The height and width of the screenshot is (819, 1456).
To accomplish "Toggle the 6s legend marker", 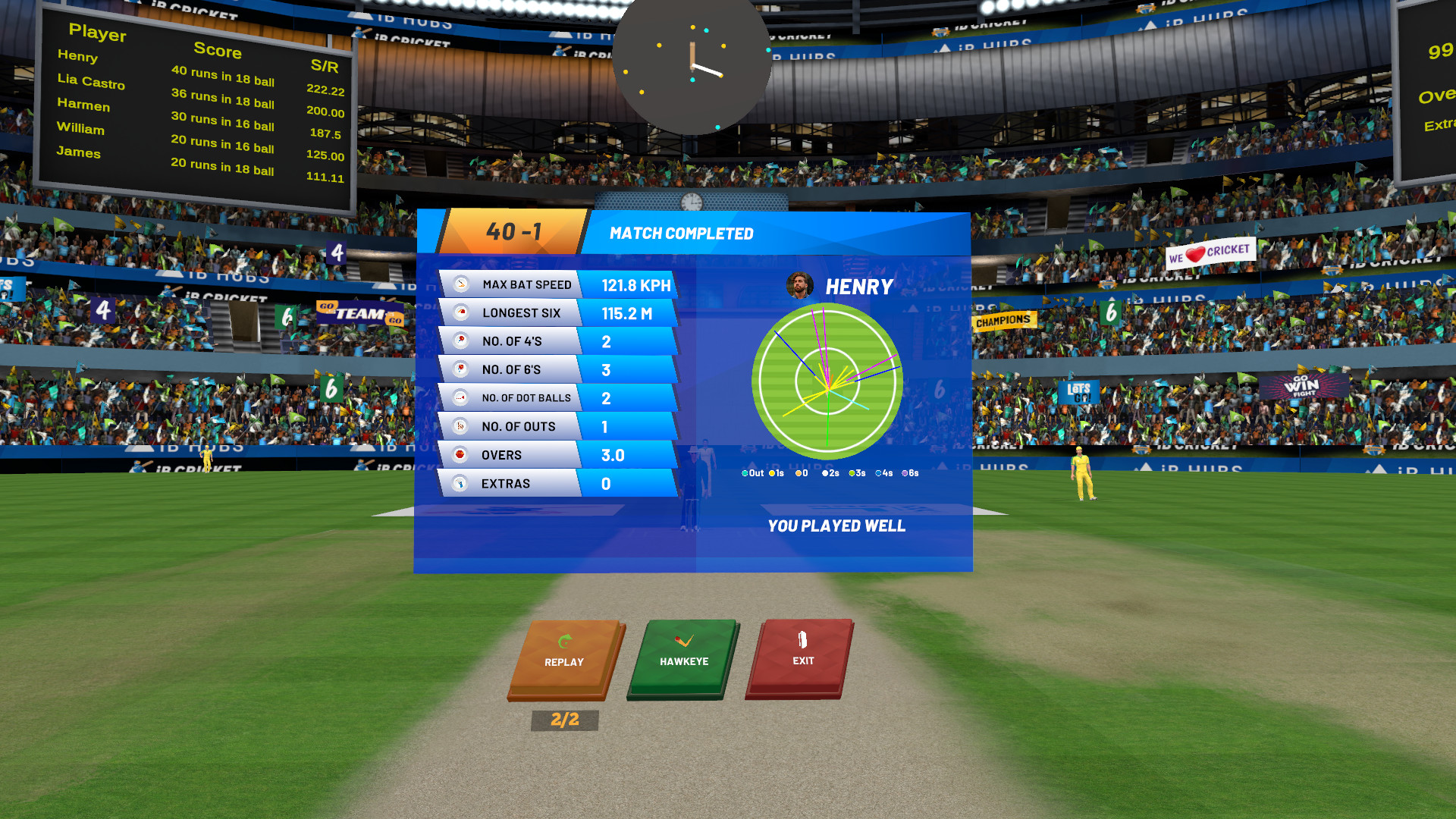I will (x=904, y=472).
